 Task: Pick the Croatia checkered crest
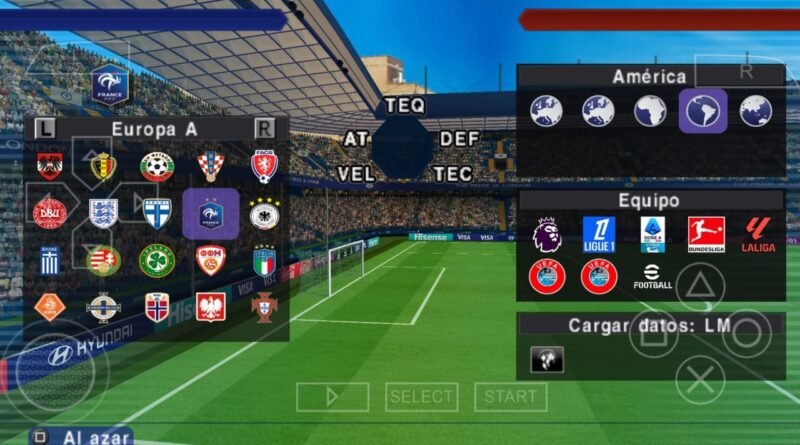click(x=210, y=166)
